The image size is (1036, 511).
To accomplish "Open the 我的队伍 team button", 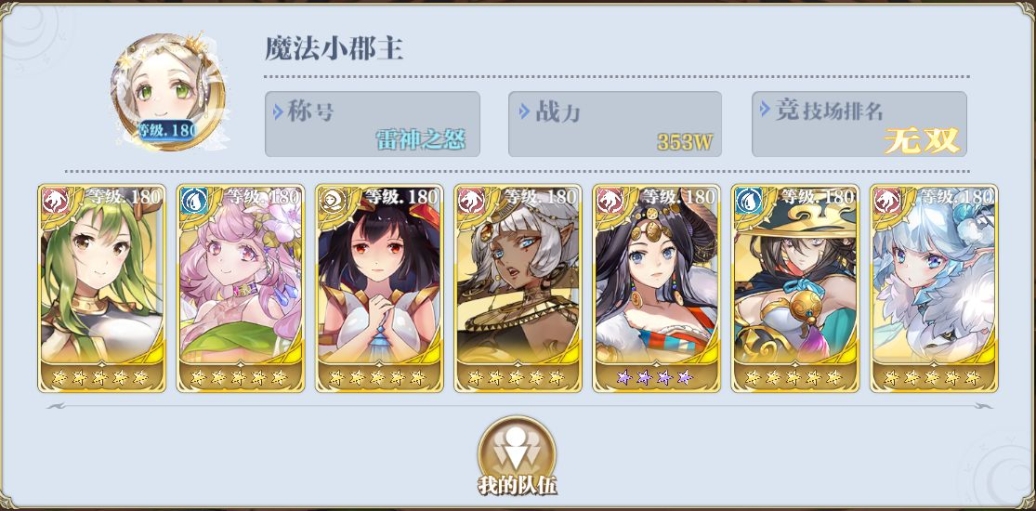I will click(x=516, y=453).
